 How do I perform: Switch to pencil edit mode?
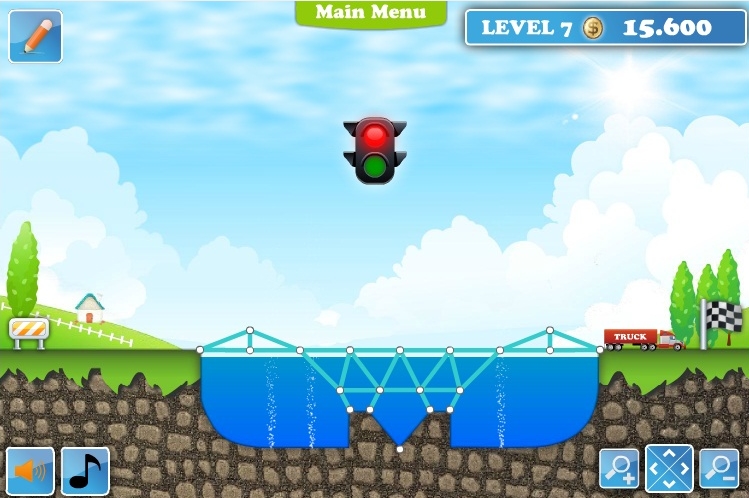click(35, 36)
